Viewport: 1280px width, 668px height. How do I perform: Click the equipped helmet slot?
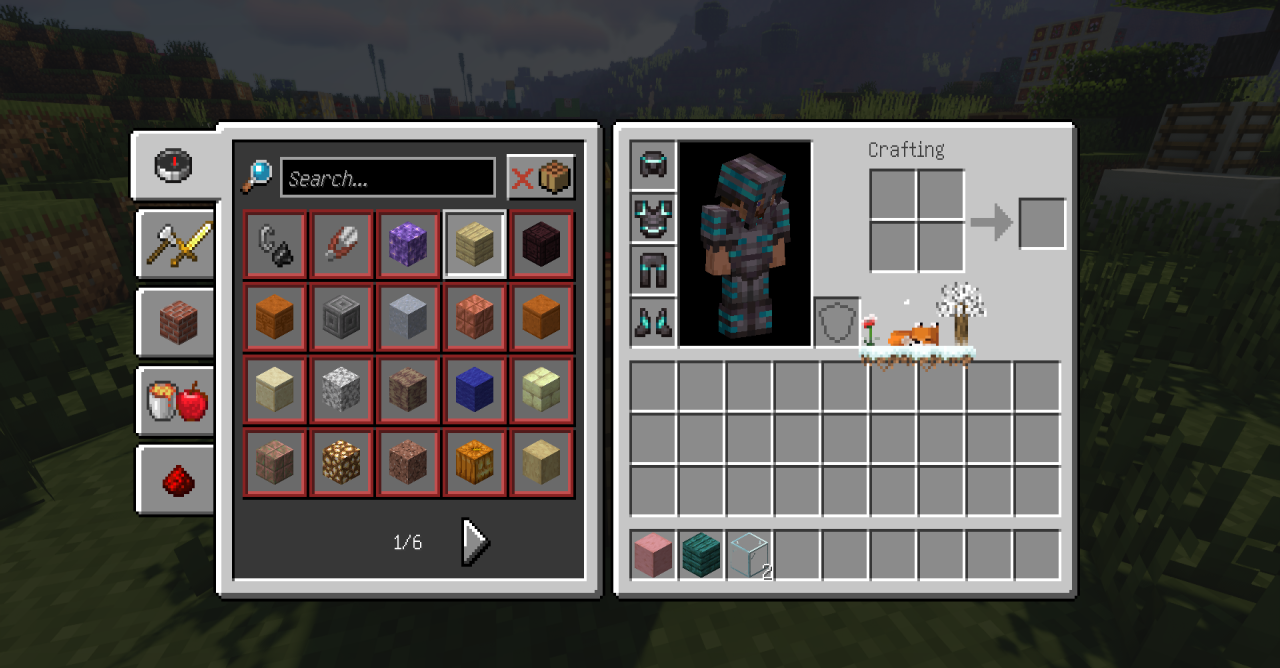(x=654, y=165)
